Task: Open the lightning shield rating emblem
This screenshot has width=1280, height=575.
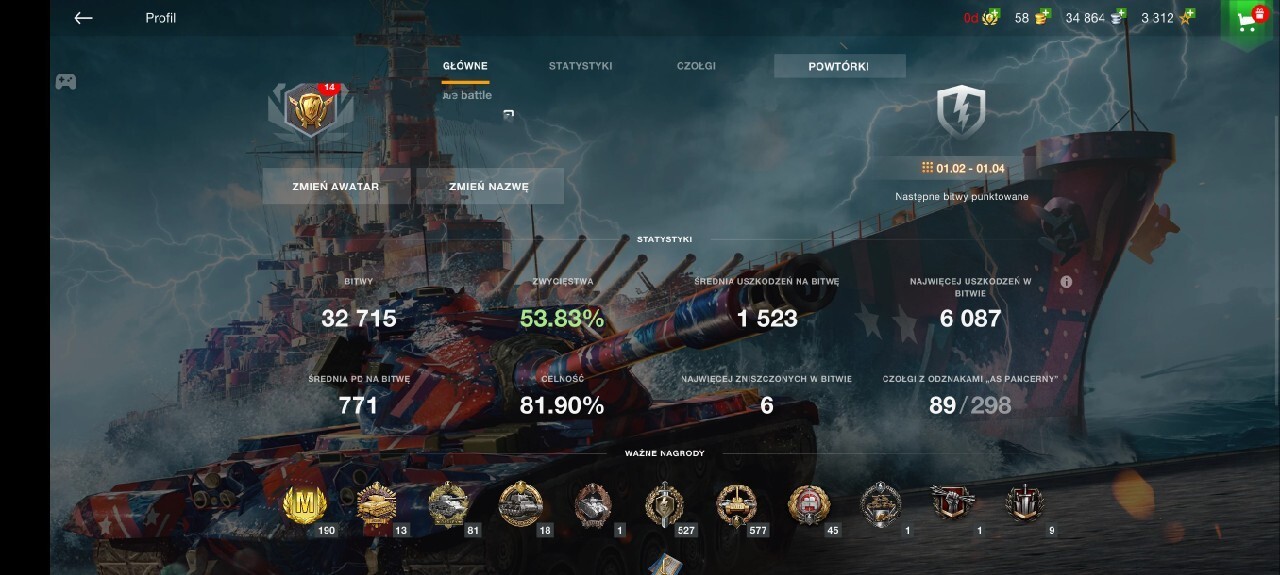Action: 960,111
